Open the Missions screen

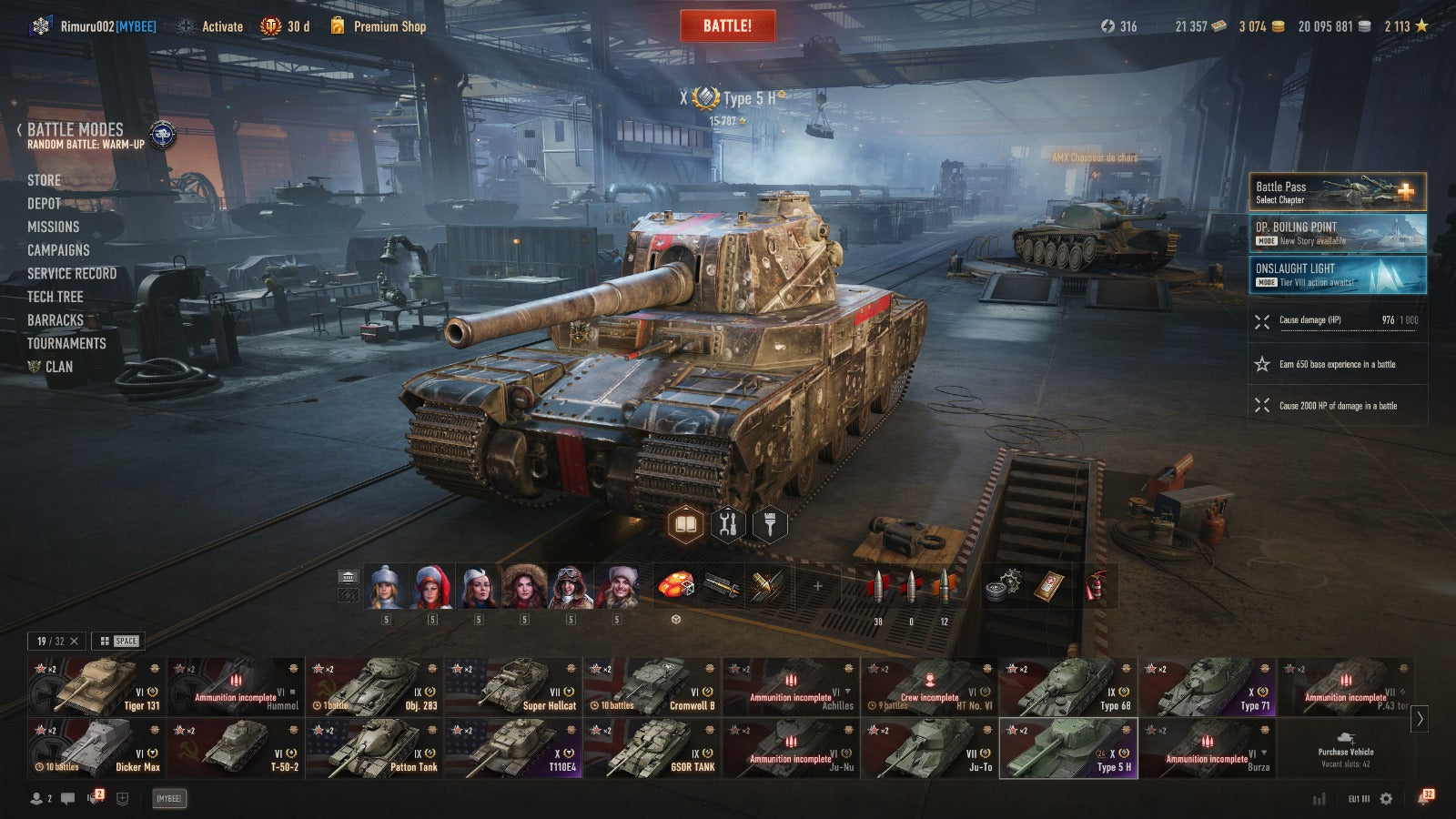pos(53,227)
